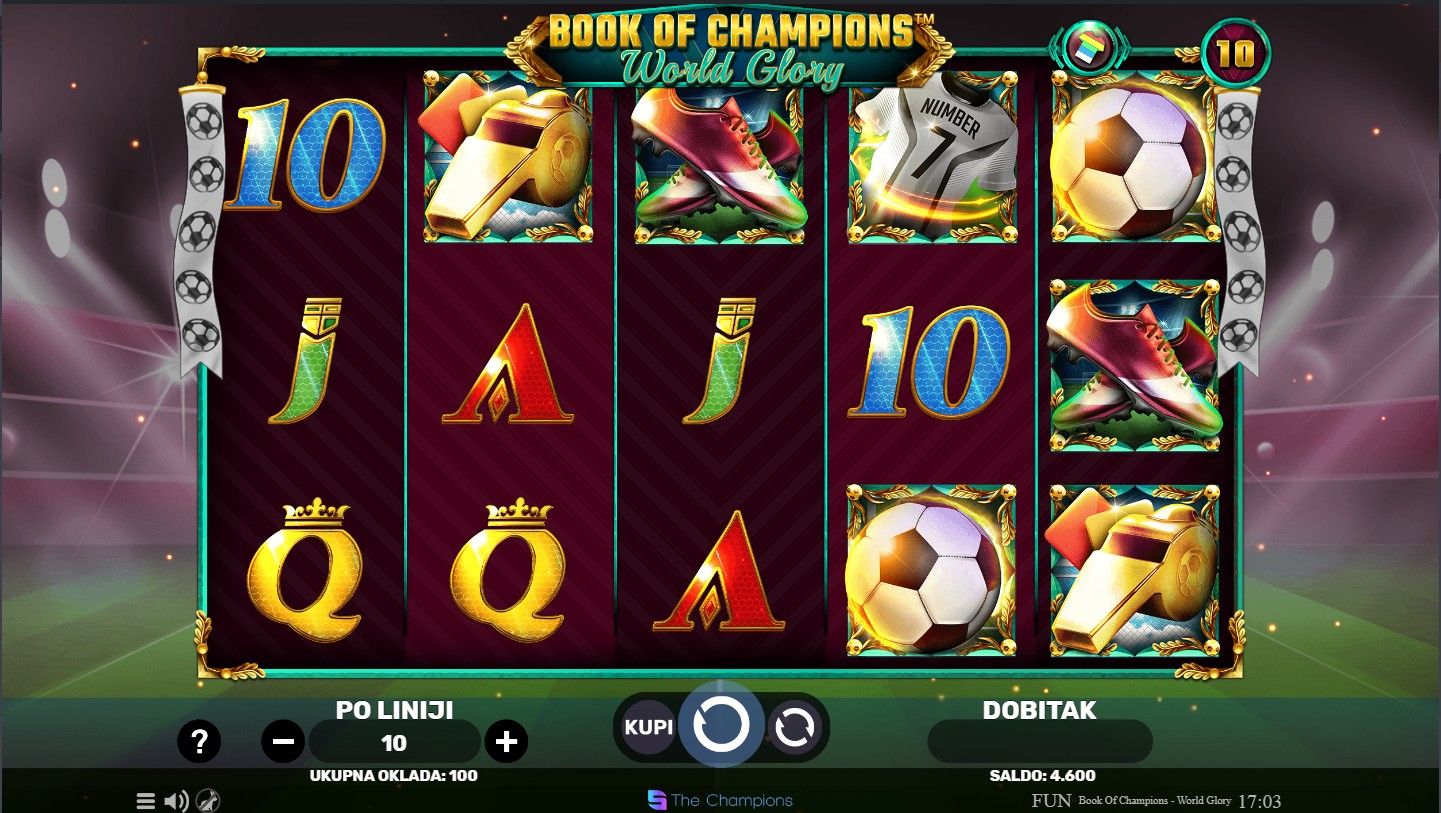This screenshot has width=1441, height=813.
Task: Click the gold 10 paylines badge
Action: tap(1235, 53)
